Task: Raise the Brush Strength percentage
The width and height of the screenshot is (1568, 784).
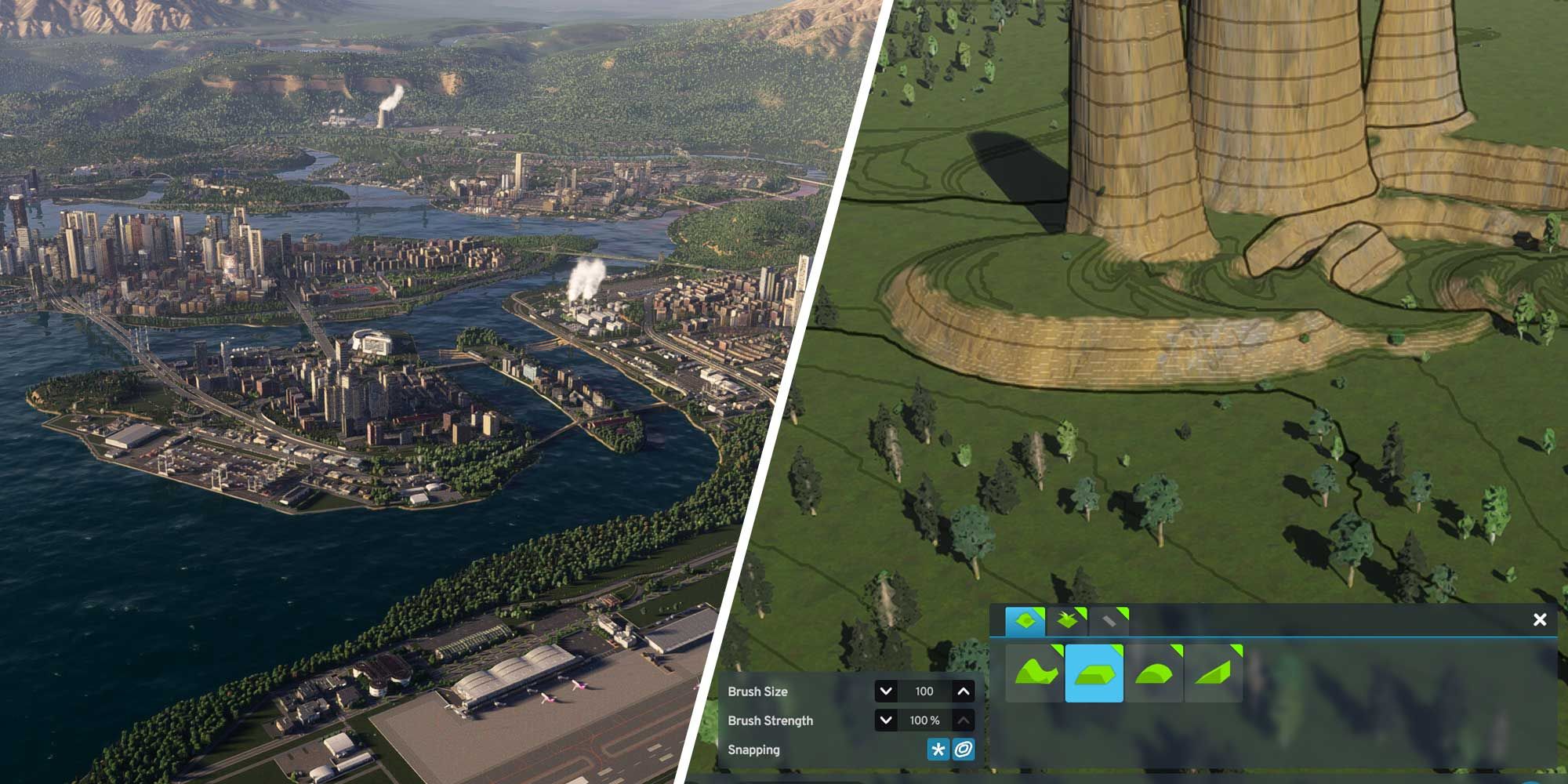Action: click(x=964, y=720)
